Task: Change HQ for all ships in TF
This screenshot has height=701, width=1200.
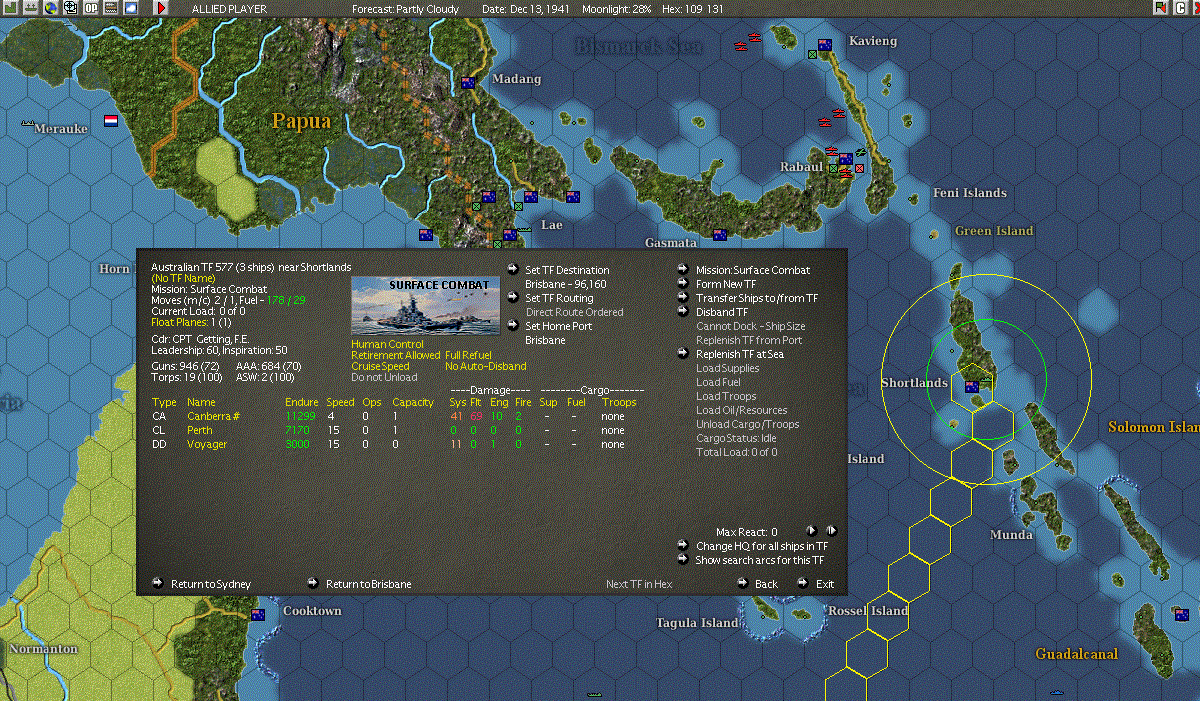Action: 761,546
